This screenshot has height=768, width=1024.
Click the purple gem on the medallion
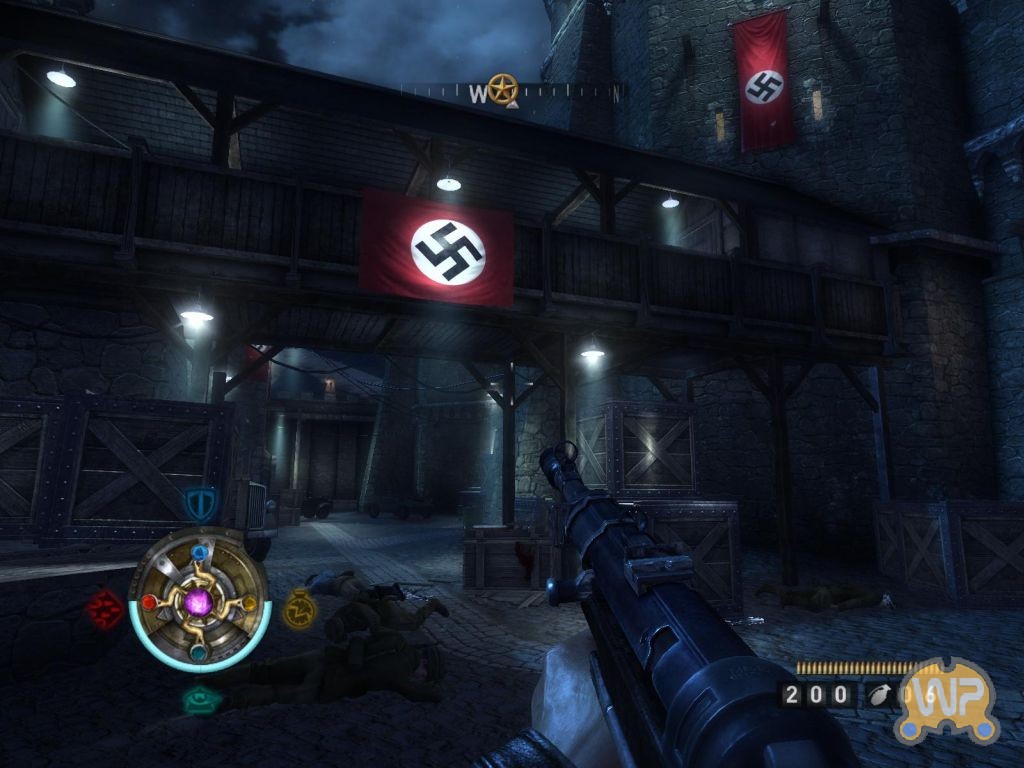tap(199, 602)
